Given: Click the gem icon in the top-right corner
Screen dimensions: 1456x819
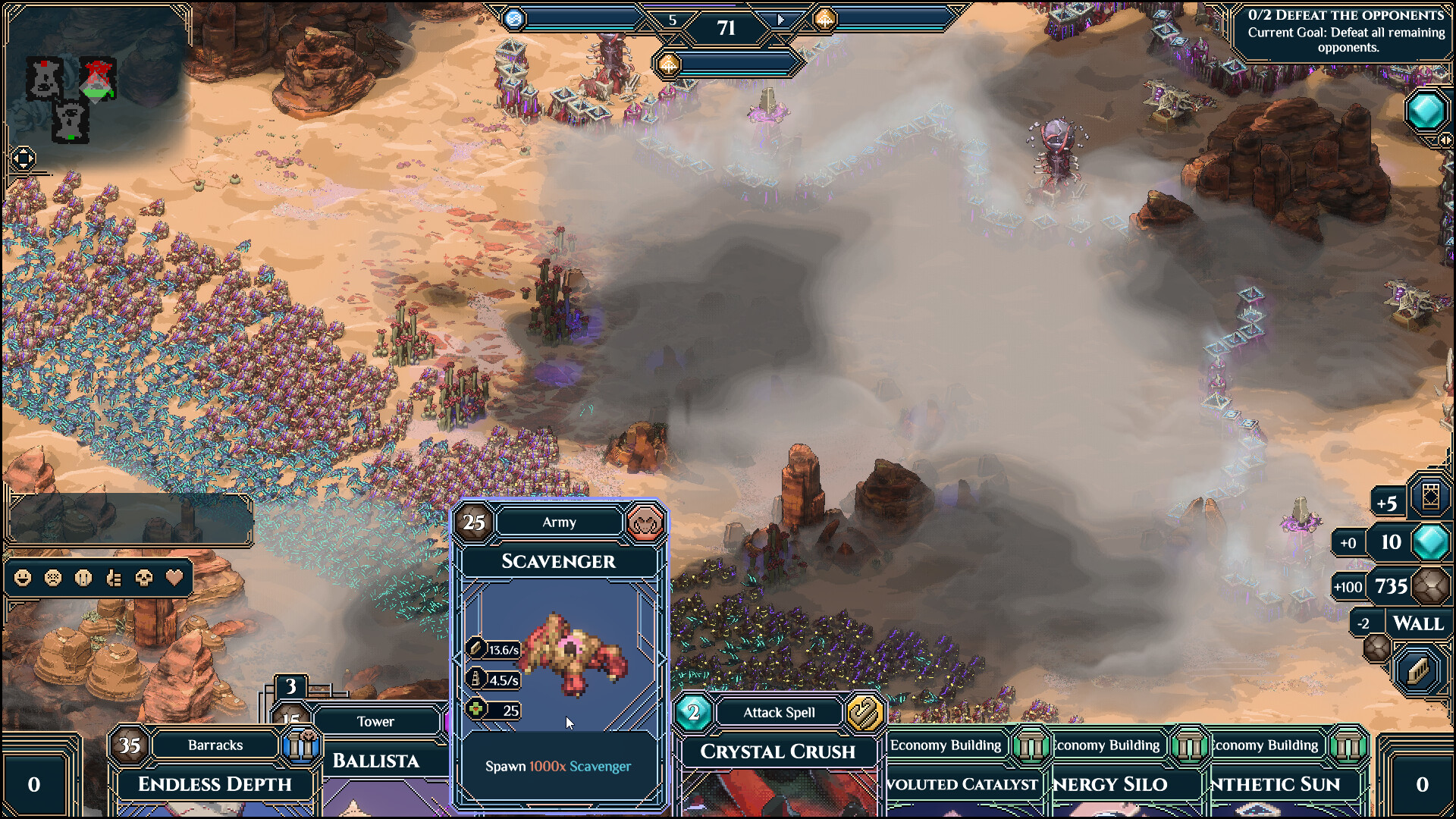Looking at the screenshot, I should [x=1427, y=112].
